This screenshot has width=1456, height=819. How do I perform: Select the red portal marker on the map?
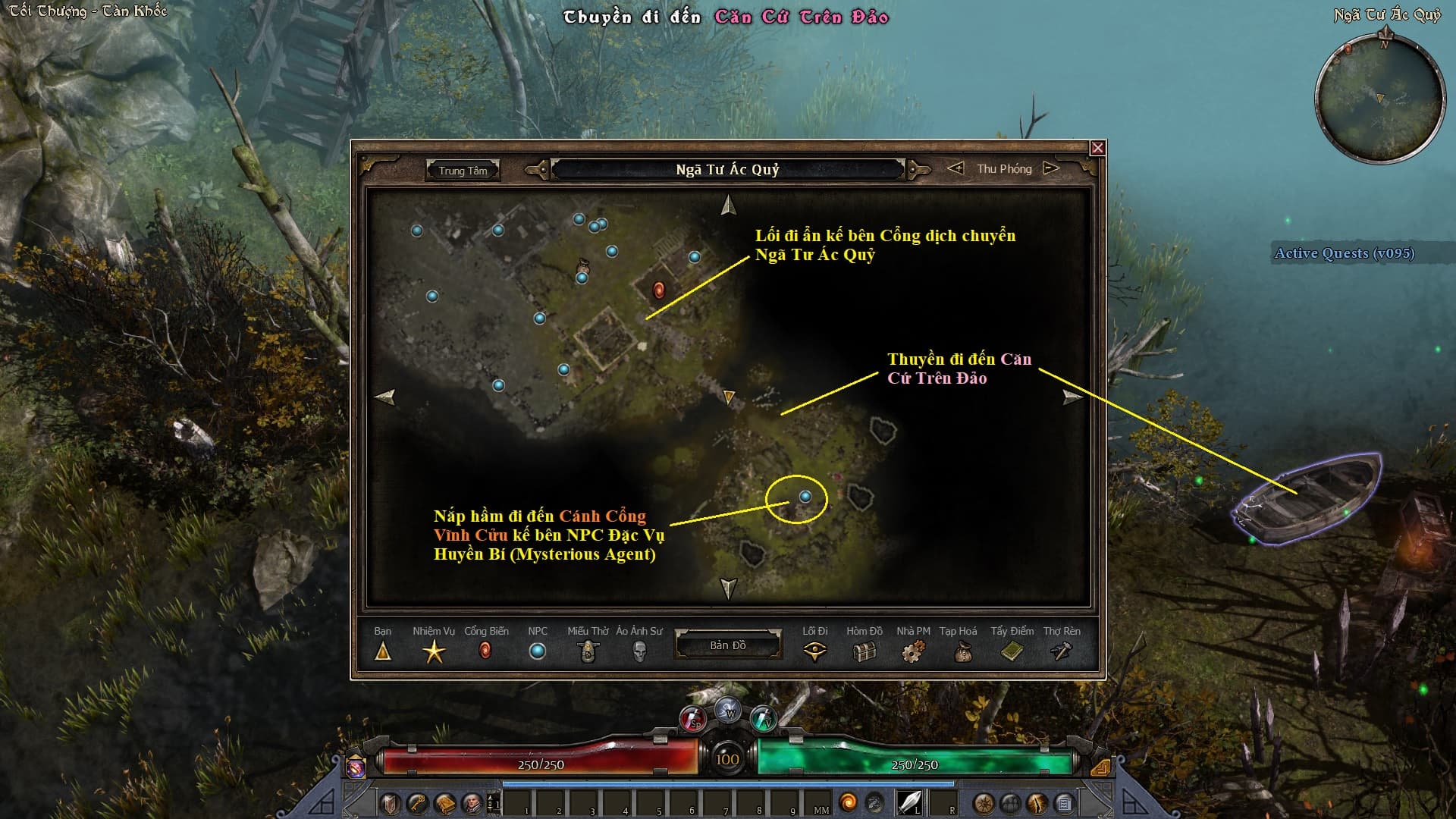coord(659,290)
